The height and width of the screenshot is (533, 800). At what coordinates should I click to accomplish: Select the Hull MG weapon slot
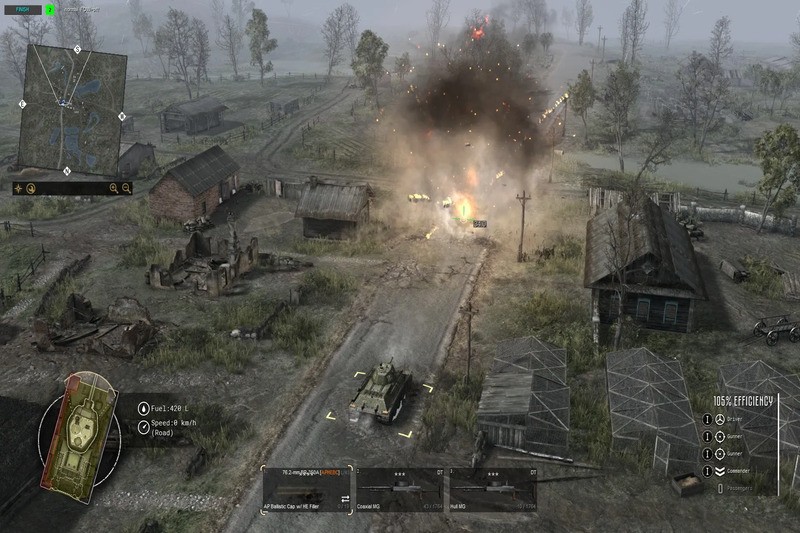click(x=492, y=490)
